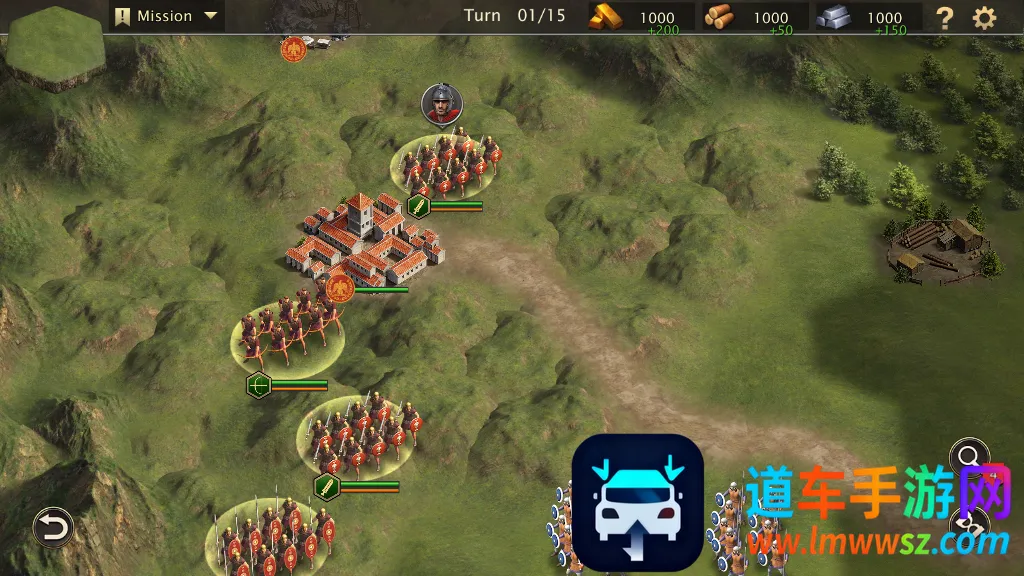Select the general's portrait above the army

coord(442,104)
